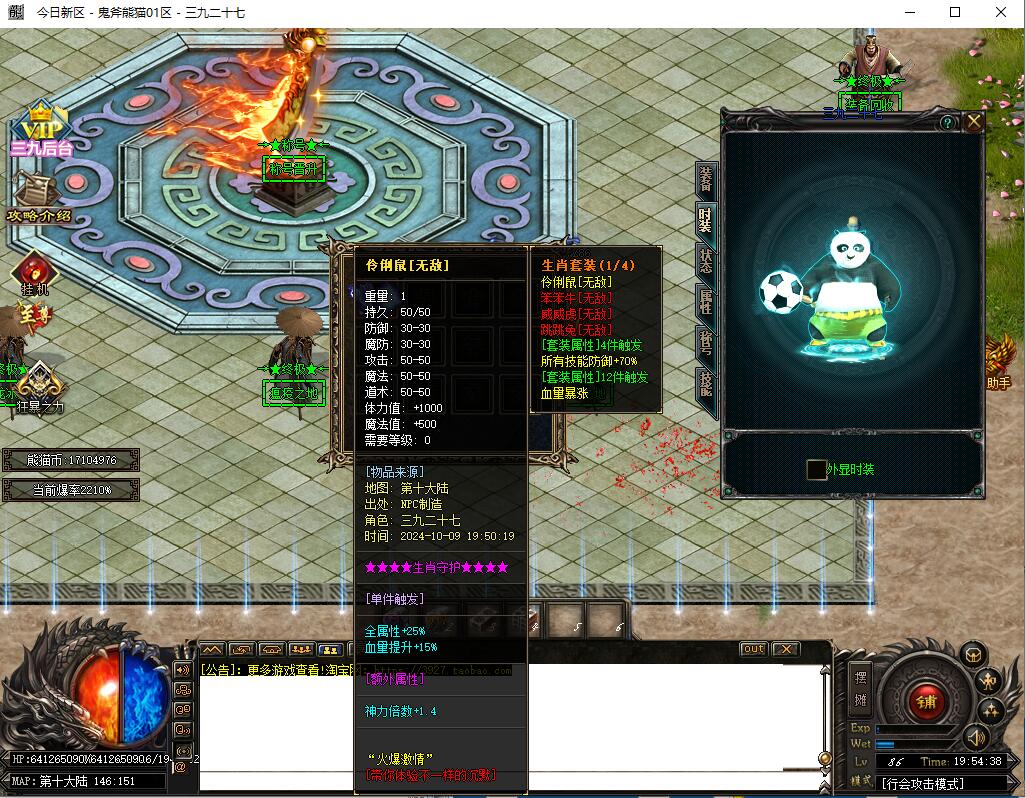Maximize the game window

pyautogui.click(x=954, y=12)
